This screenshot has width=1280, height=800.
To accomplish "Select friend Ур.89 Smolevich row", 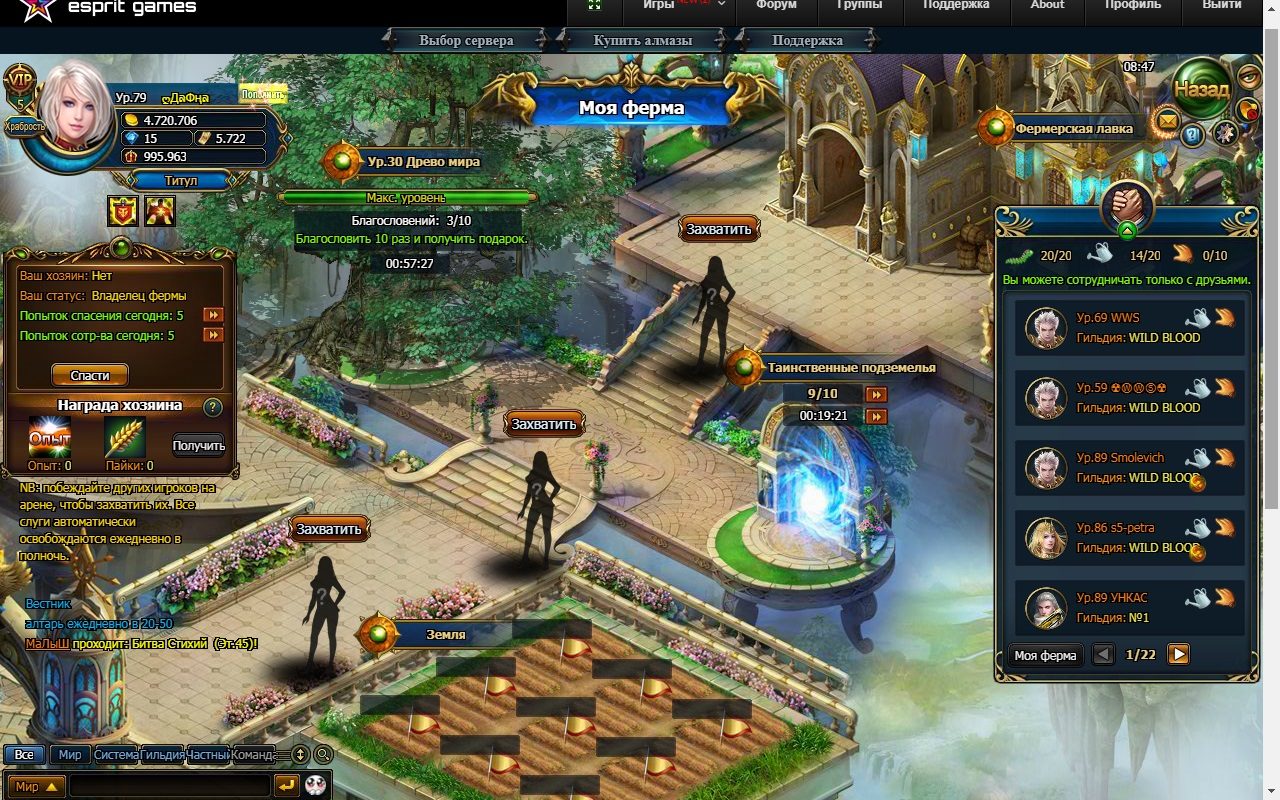I will click(1130, 468).
